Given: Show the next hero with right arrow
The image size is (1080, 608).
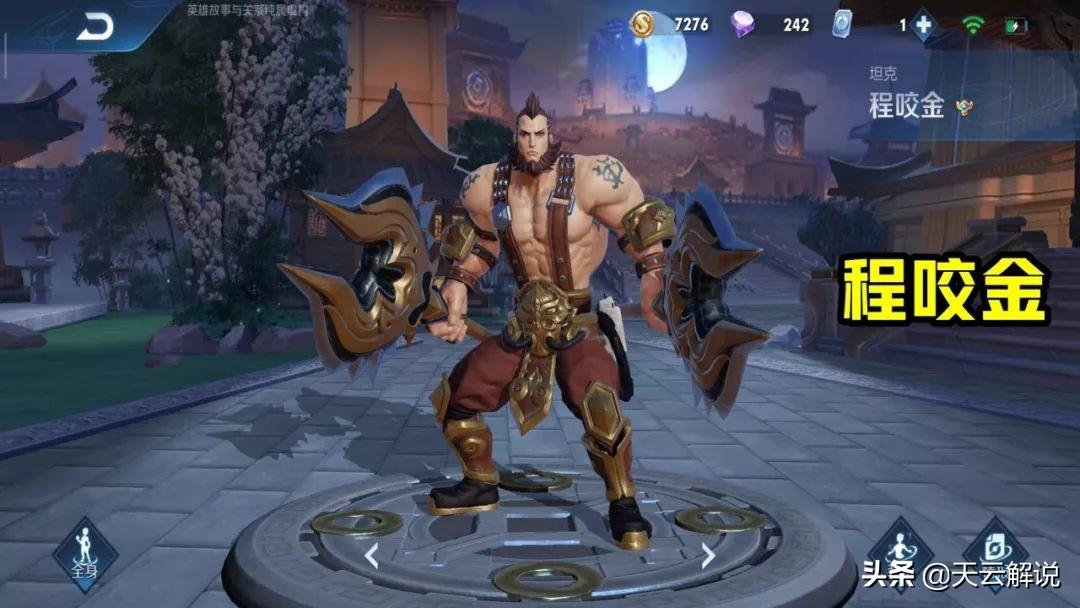Looking at the screenshot, I should click(708, 555).
